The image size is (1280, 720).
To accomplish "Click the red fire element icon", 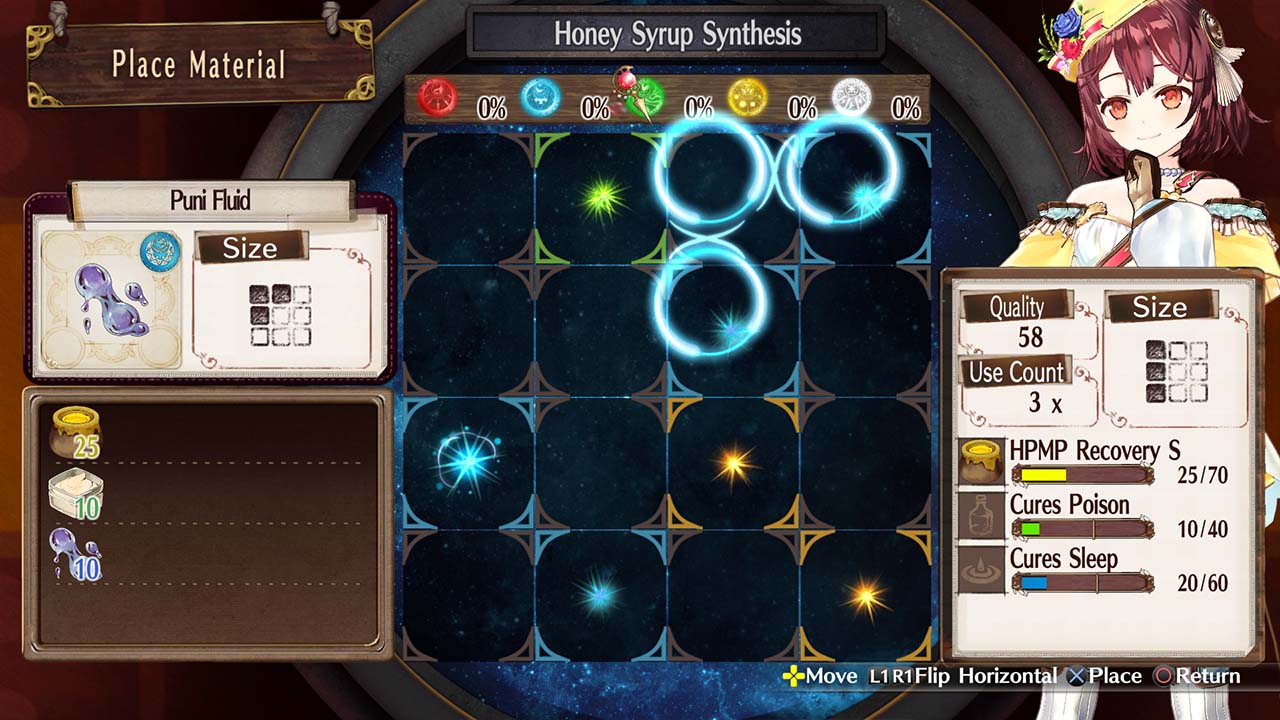I will [x=437, y=99].
